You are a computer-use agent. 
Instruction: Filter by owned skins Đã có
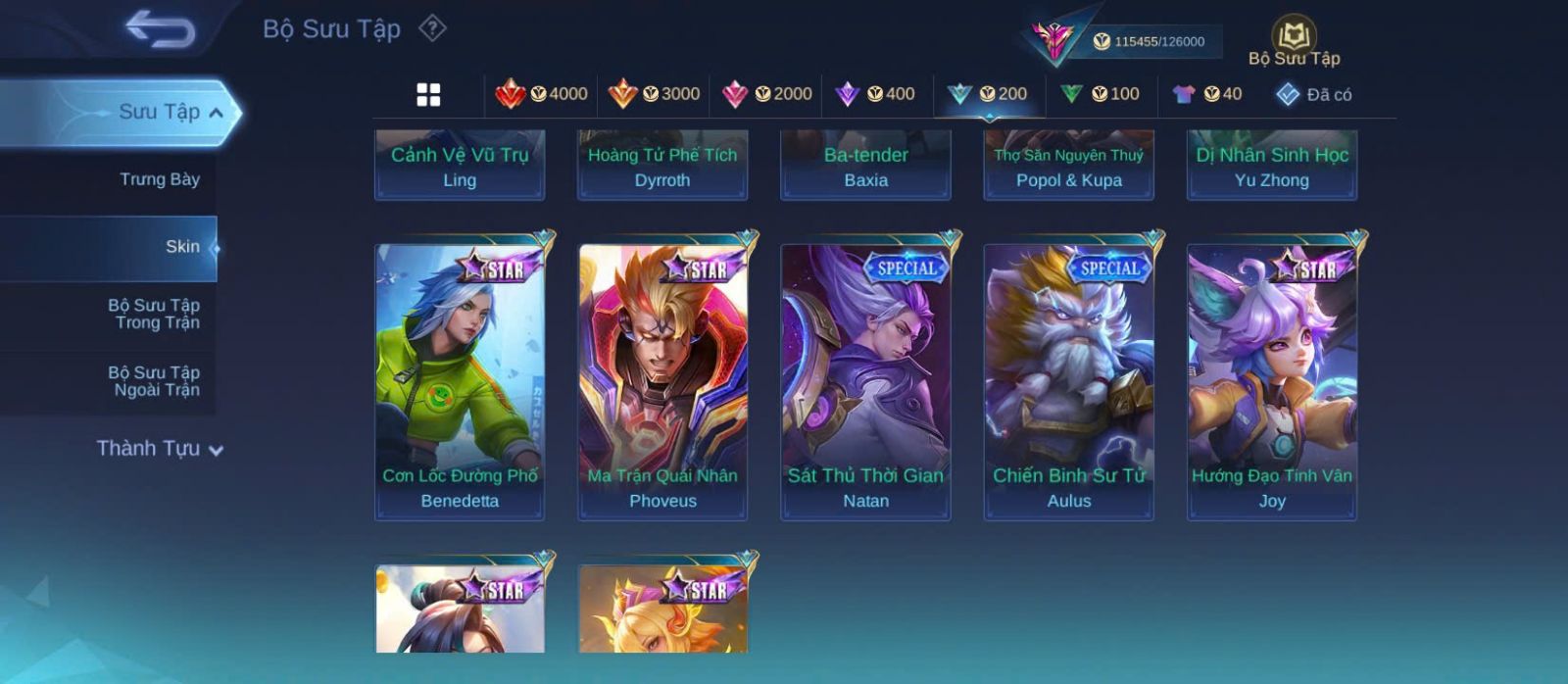(x=1313, y=94)
